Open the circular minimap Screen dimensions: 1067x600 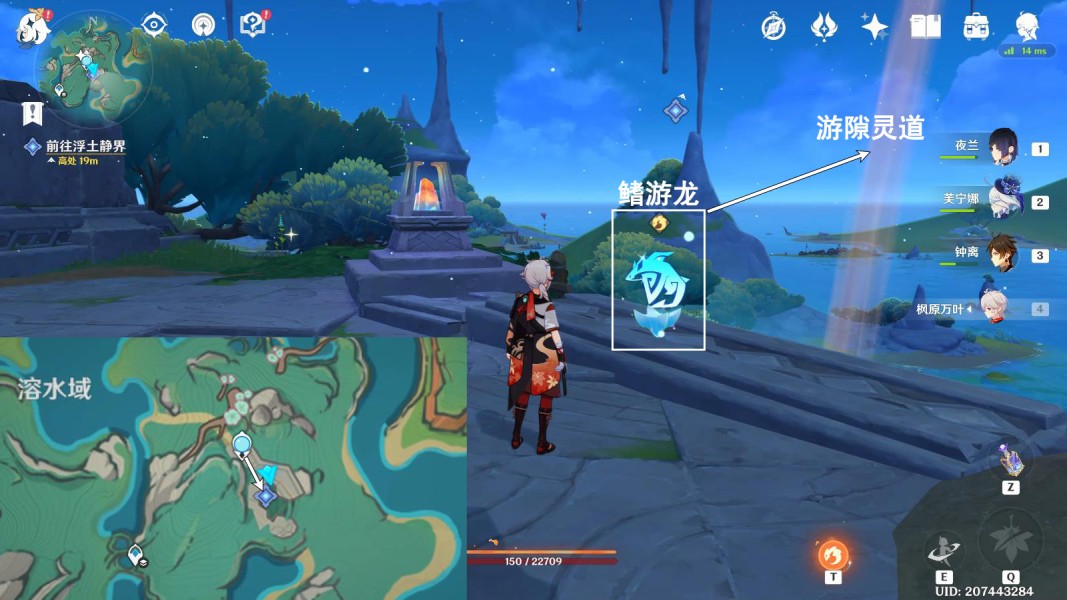click(x=93, y=68)
